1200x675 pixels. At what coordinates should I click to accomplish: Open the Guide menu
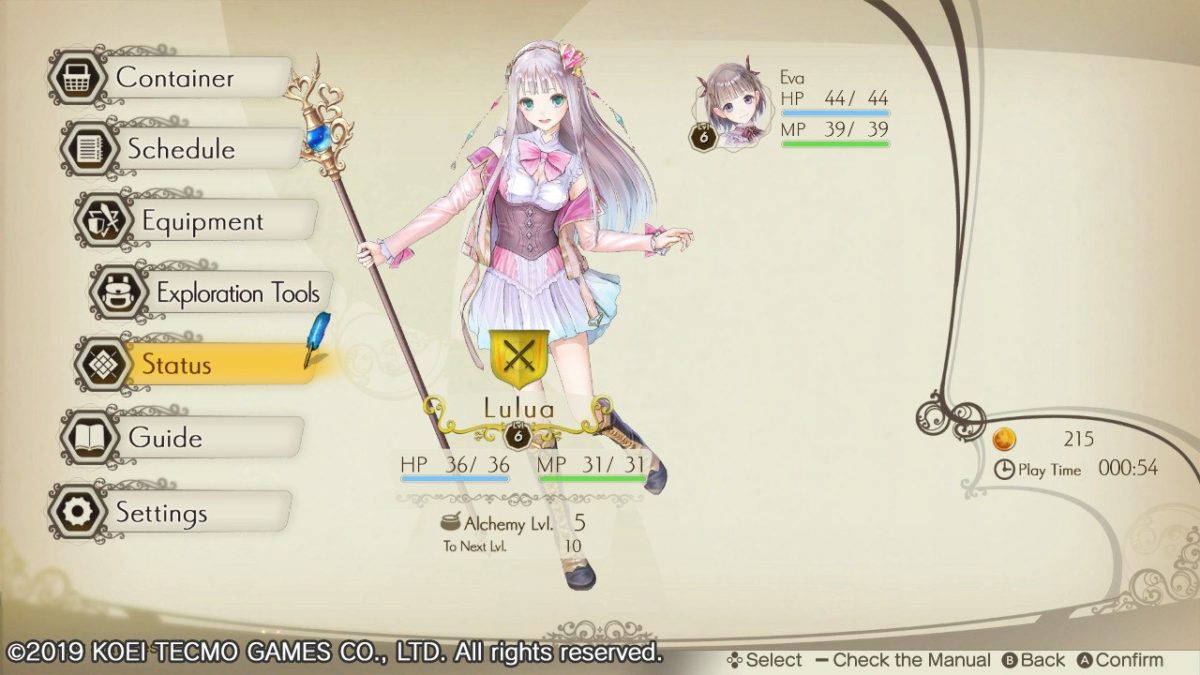pyautogui.click(x=165, y=438)
